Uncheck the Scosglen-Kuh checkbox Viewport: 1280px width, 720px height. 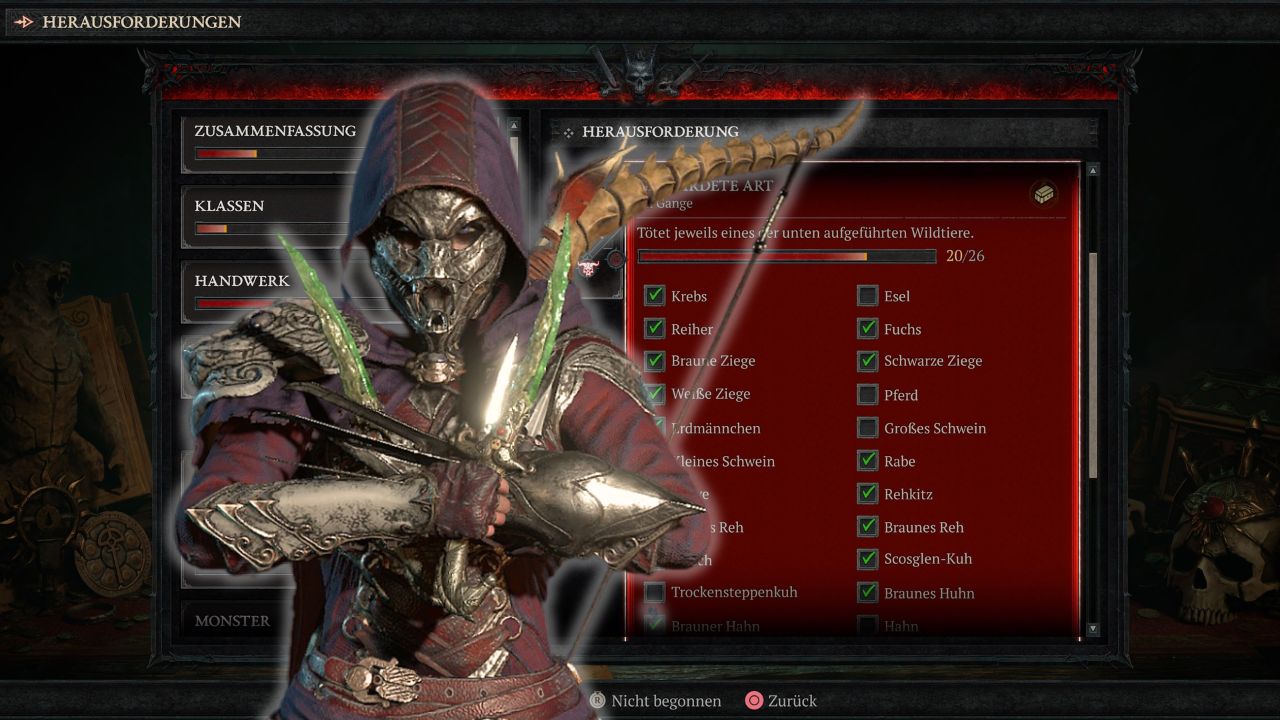click(867, 559)
